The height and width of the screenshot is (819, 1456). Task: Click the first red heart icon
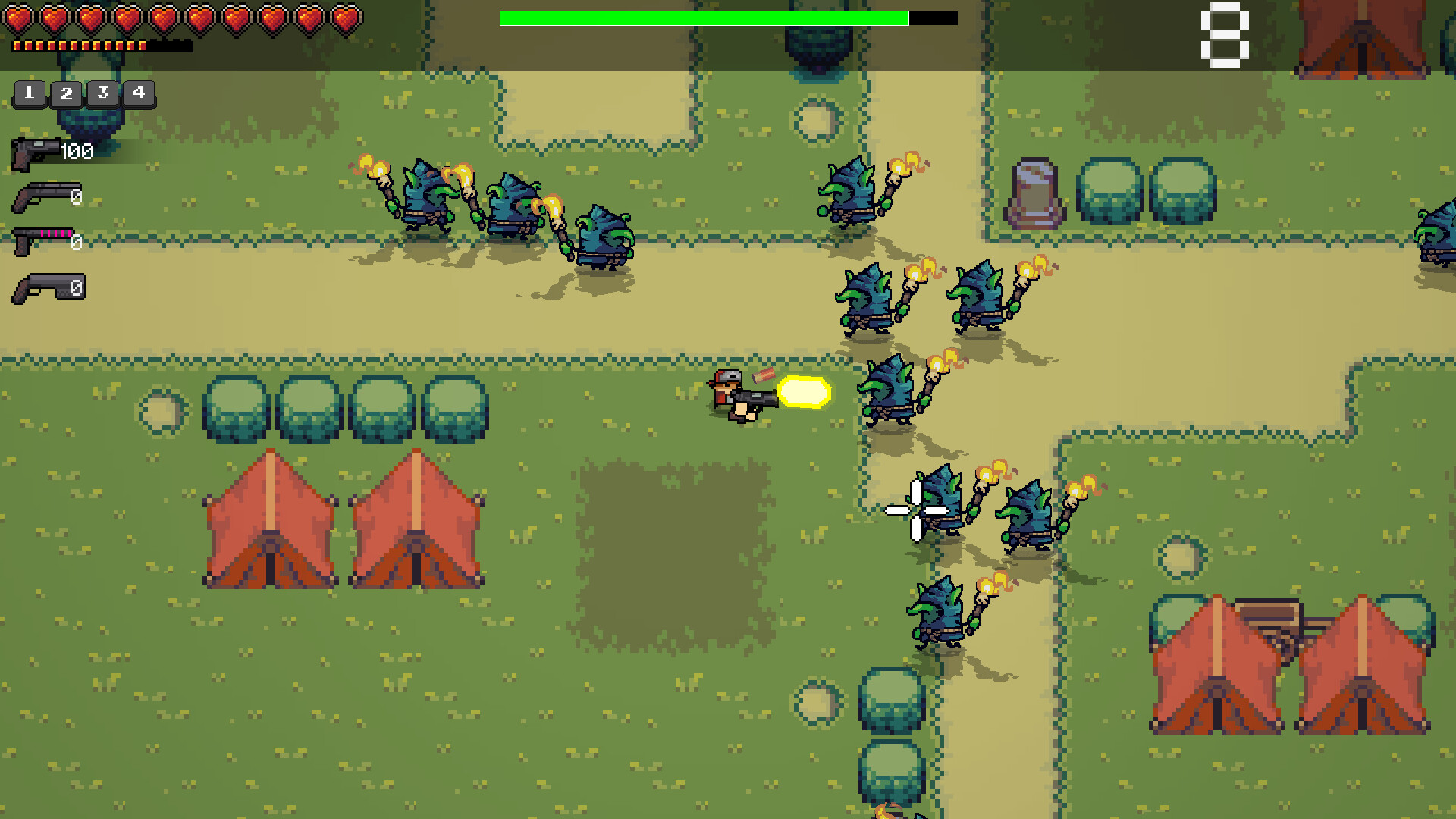19,17
